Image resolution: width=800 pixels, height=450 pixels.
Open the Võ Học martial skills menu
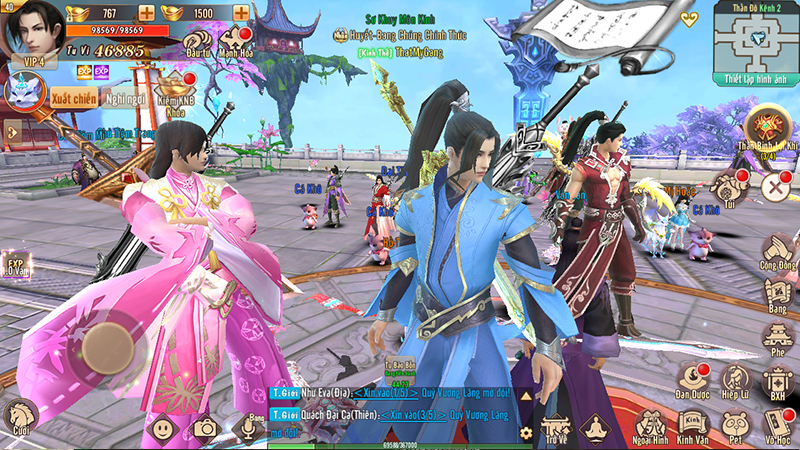(x=777, y=426)
